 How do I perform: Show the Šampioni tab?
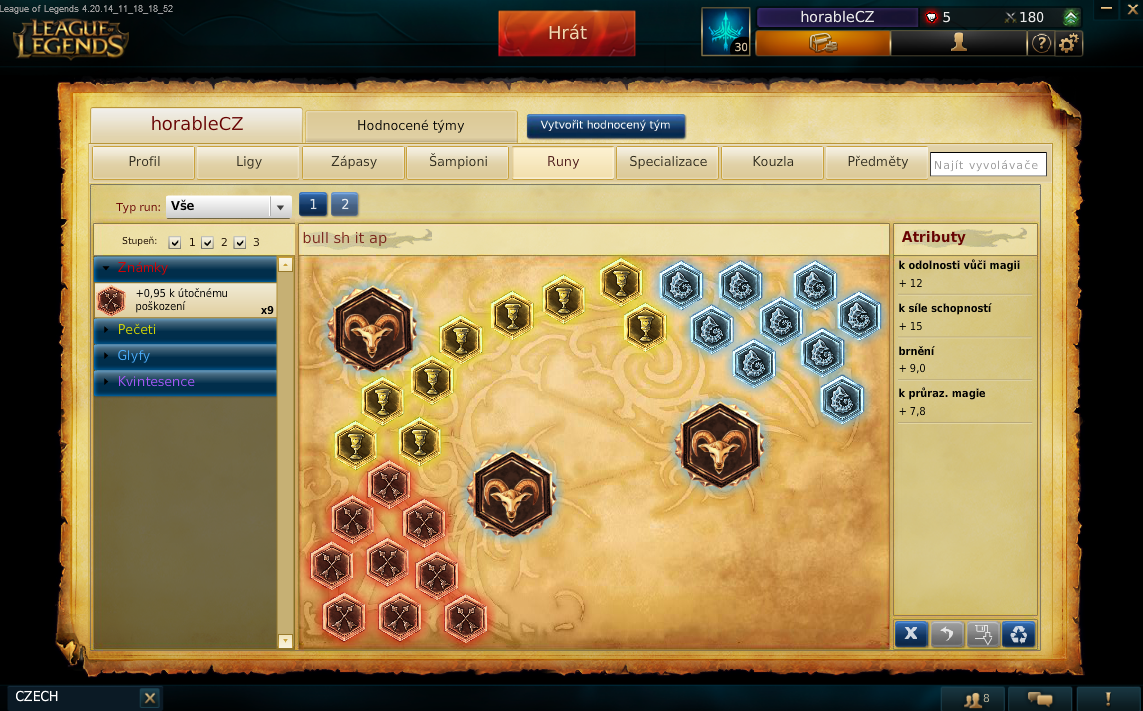458,162
